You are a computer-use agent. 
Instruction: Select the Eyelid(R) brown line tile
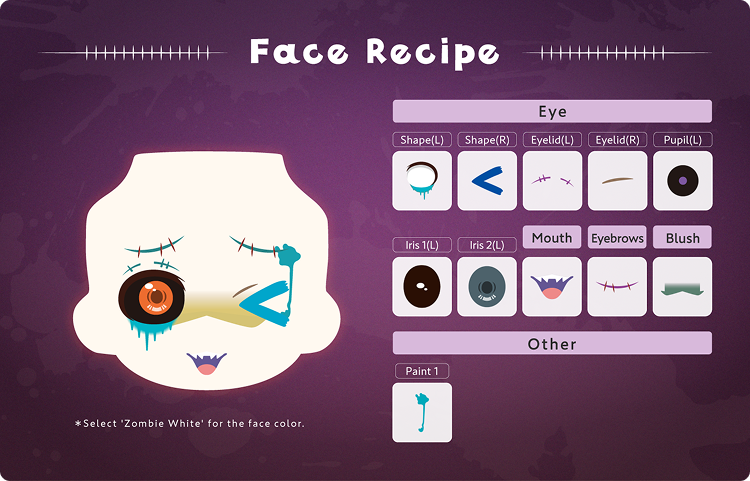click(x=617, y=180)
